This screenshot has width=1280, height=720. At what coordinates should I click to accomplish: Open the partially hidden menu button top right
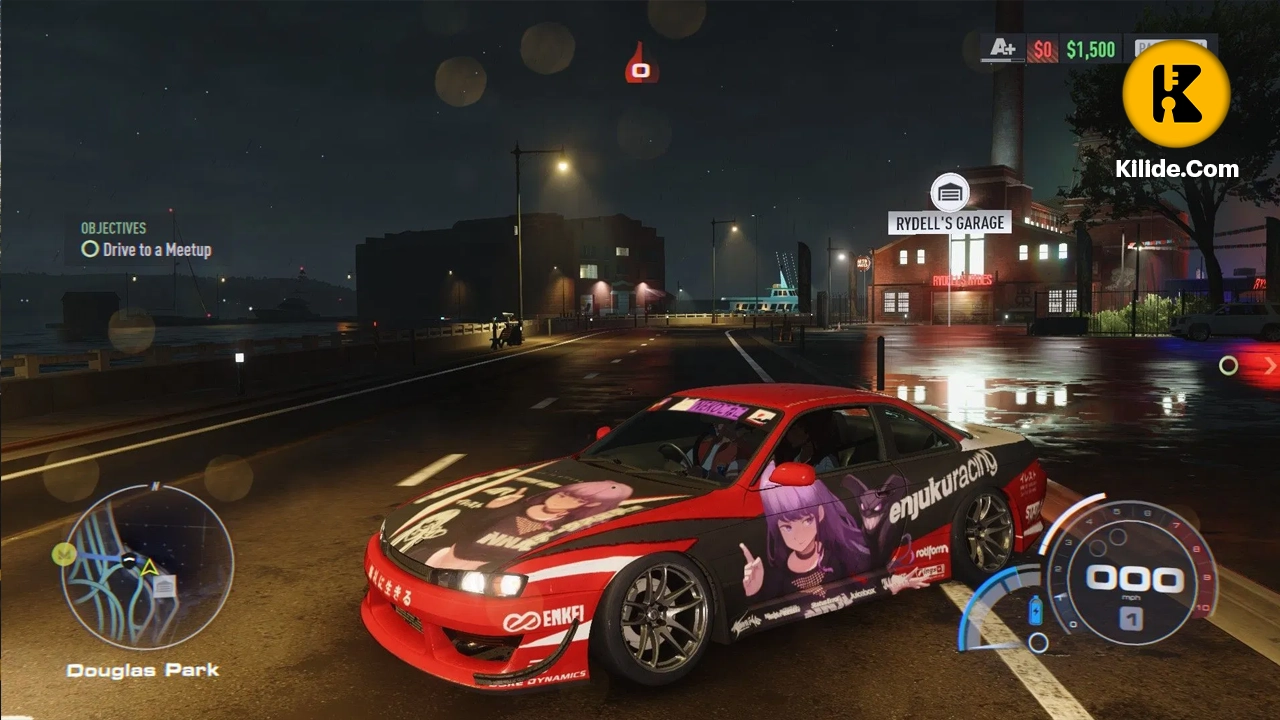coord(1172,48)
